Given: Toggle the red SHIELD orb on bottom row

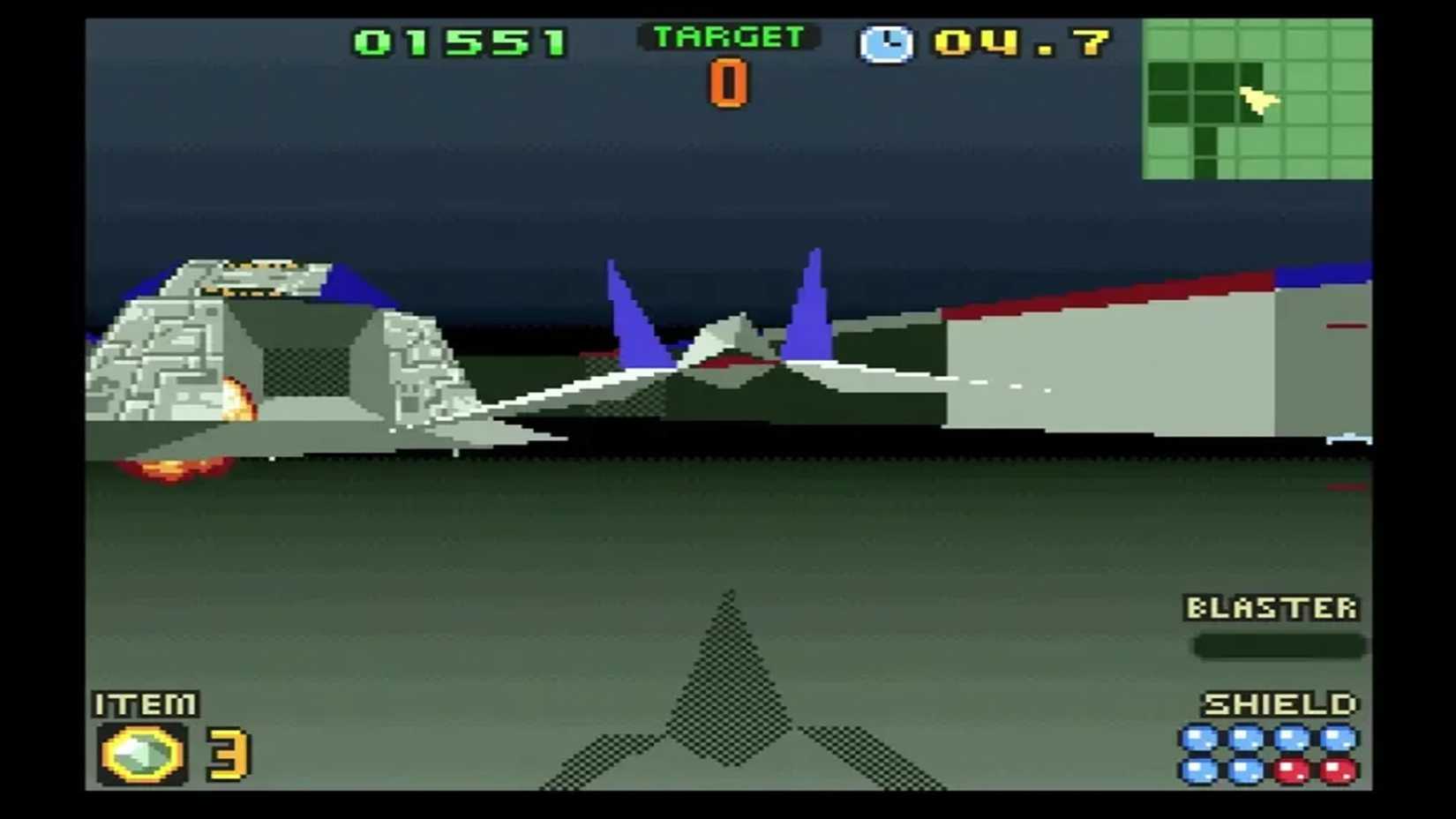Looking at the screenshot, I should pos(1291,770).
